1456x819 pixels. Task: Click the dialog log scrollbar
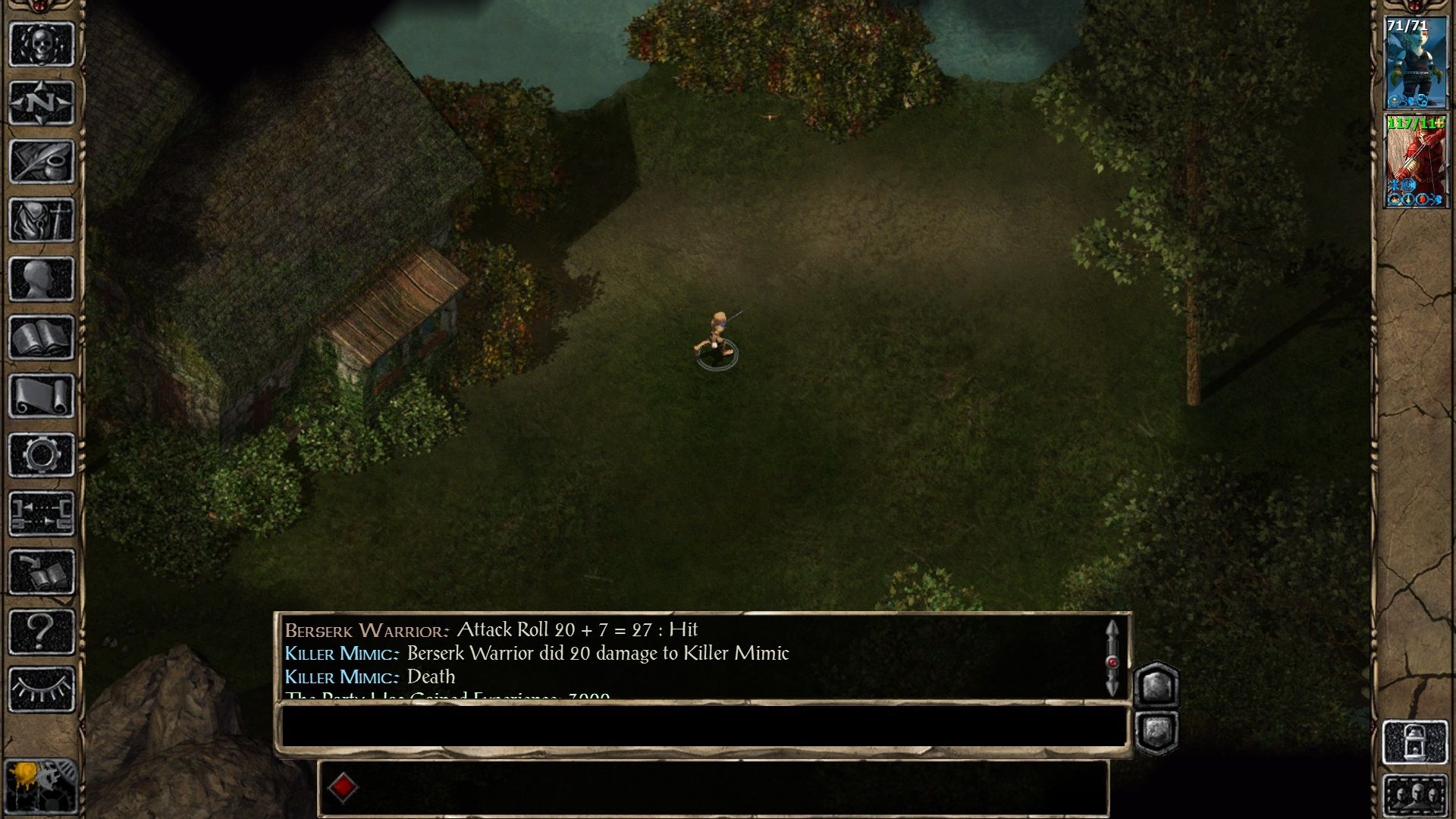[1112, 658]
